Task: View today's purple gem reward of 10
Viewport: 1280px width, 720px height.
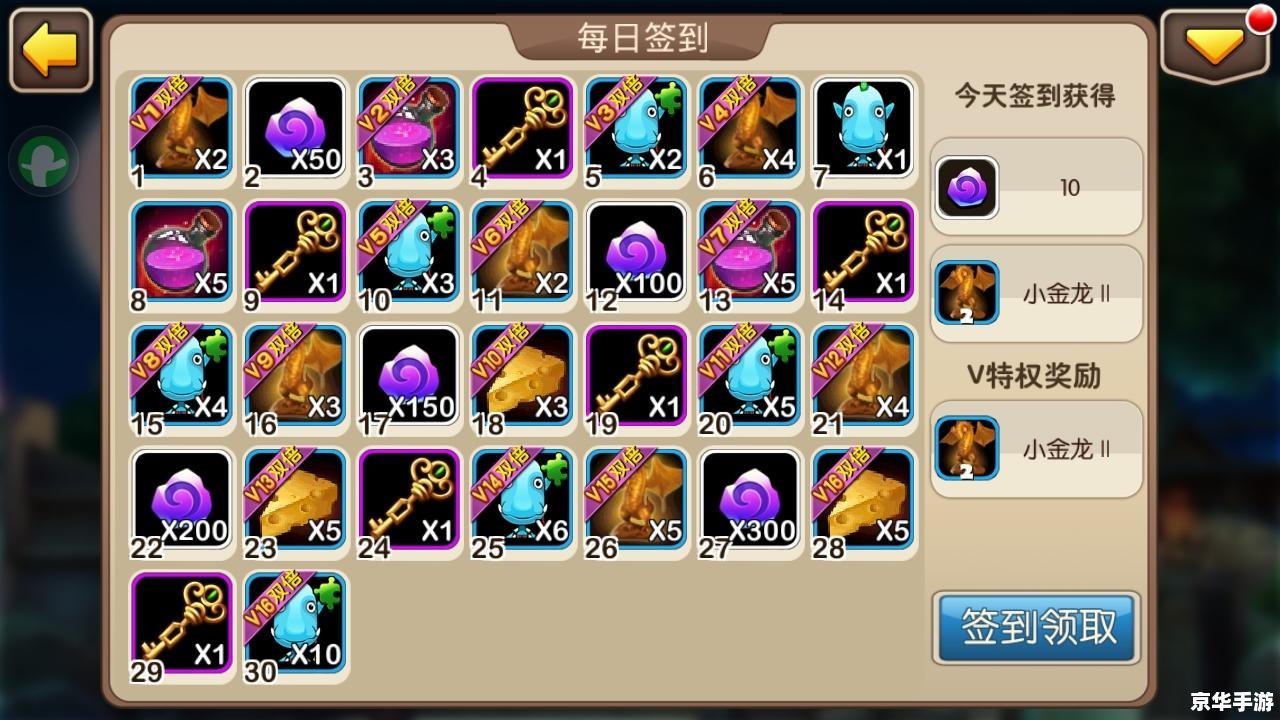Action: point(967,188)
